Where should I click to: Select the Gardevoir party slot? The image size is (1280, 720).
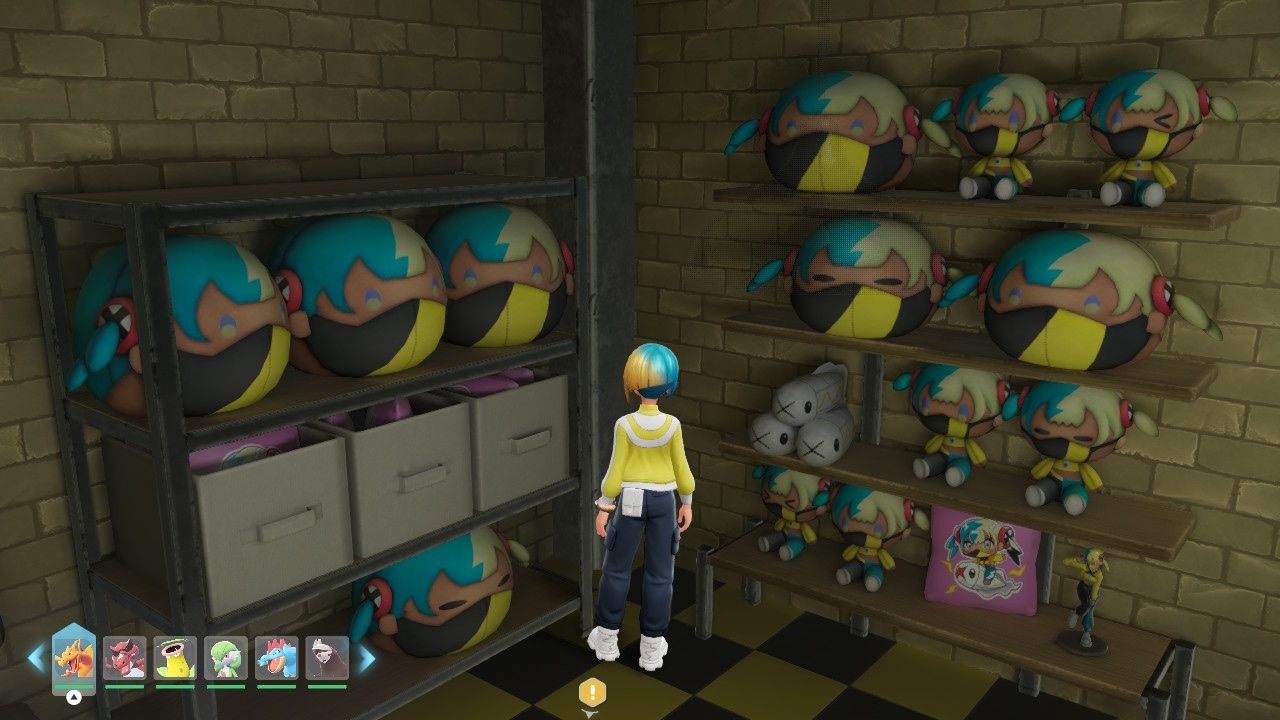pos(225,659)
